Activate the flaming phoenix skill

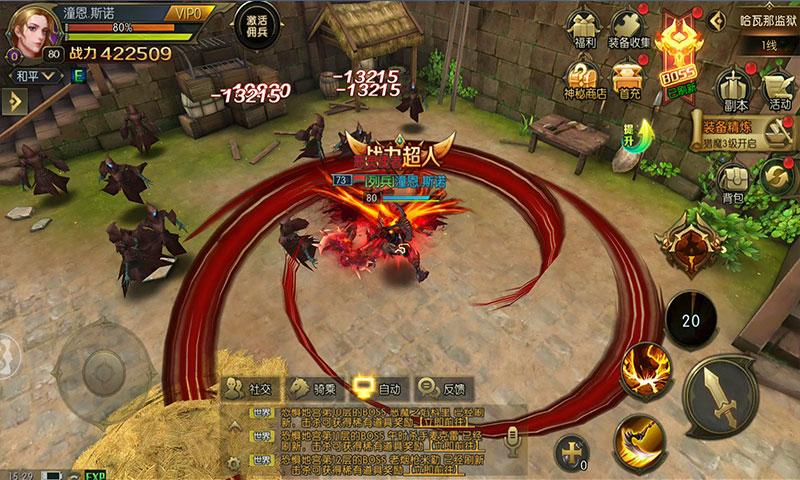click(x=645, y=370)
